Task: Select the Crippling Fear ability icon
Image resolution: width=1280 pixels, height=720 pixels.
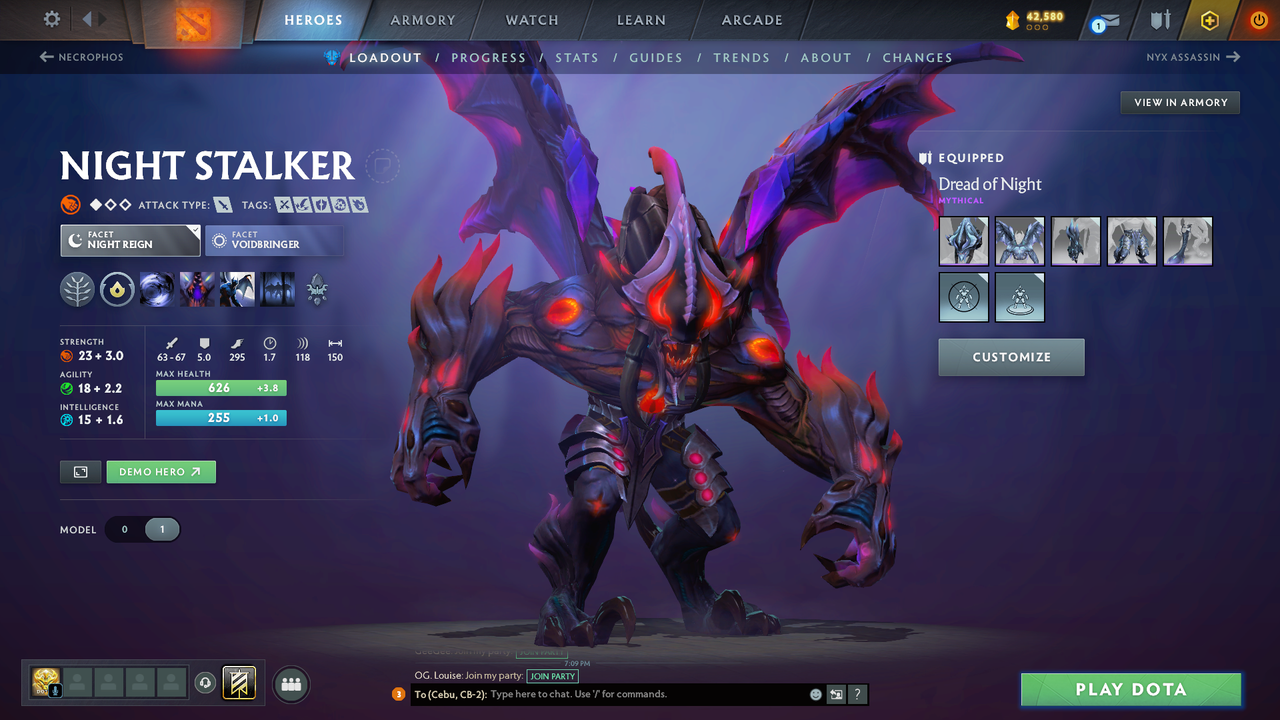Action: pyautogui.click(x=196, y=290)
